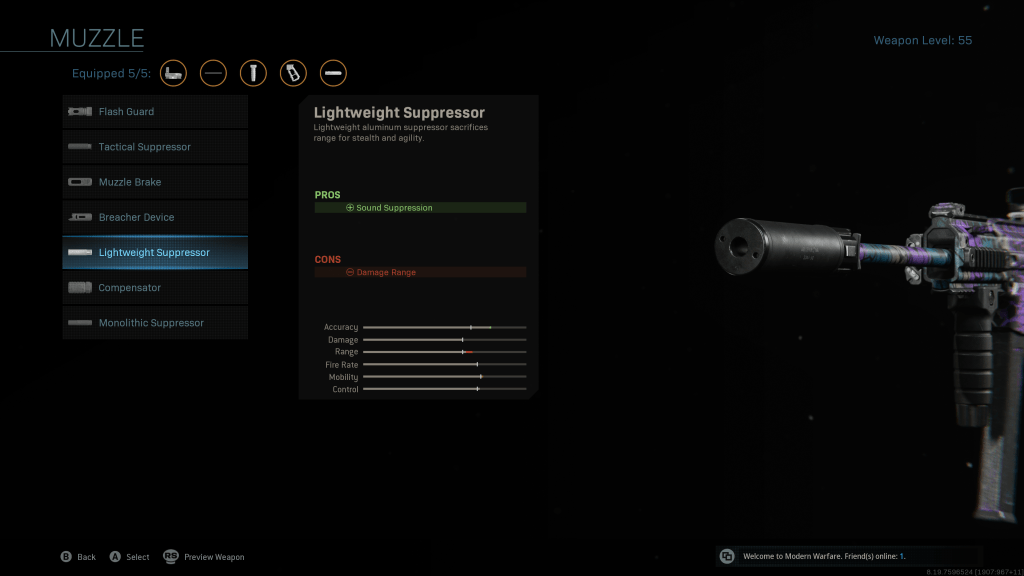The height and width of the screenshot is (576, 1024).
Task: Click the Back button
Action: tap(78, 557)
